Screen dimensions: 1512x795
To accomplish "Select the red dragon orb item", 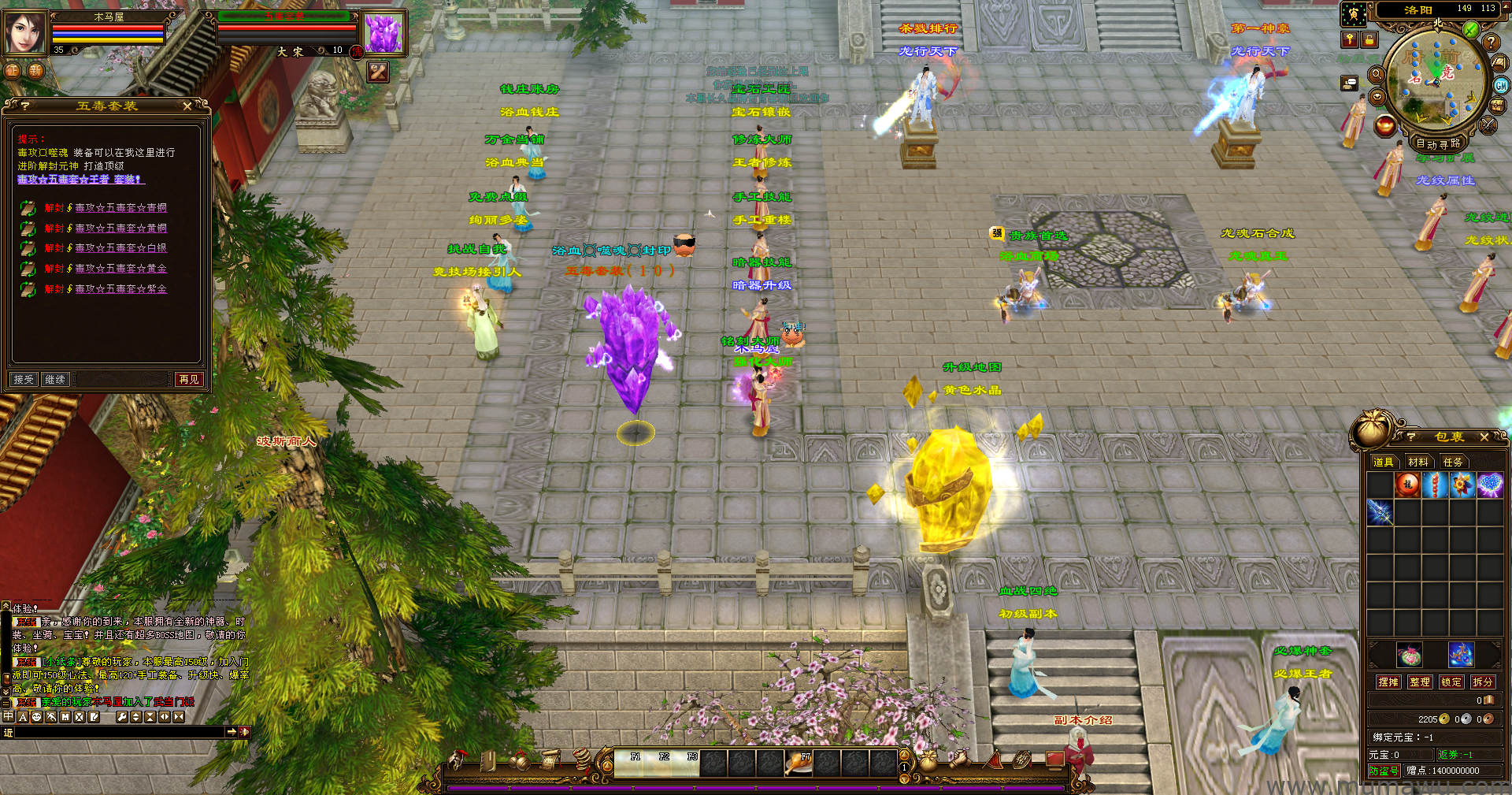I will [x=1407, y=485].
